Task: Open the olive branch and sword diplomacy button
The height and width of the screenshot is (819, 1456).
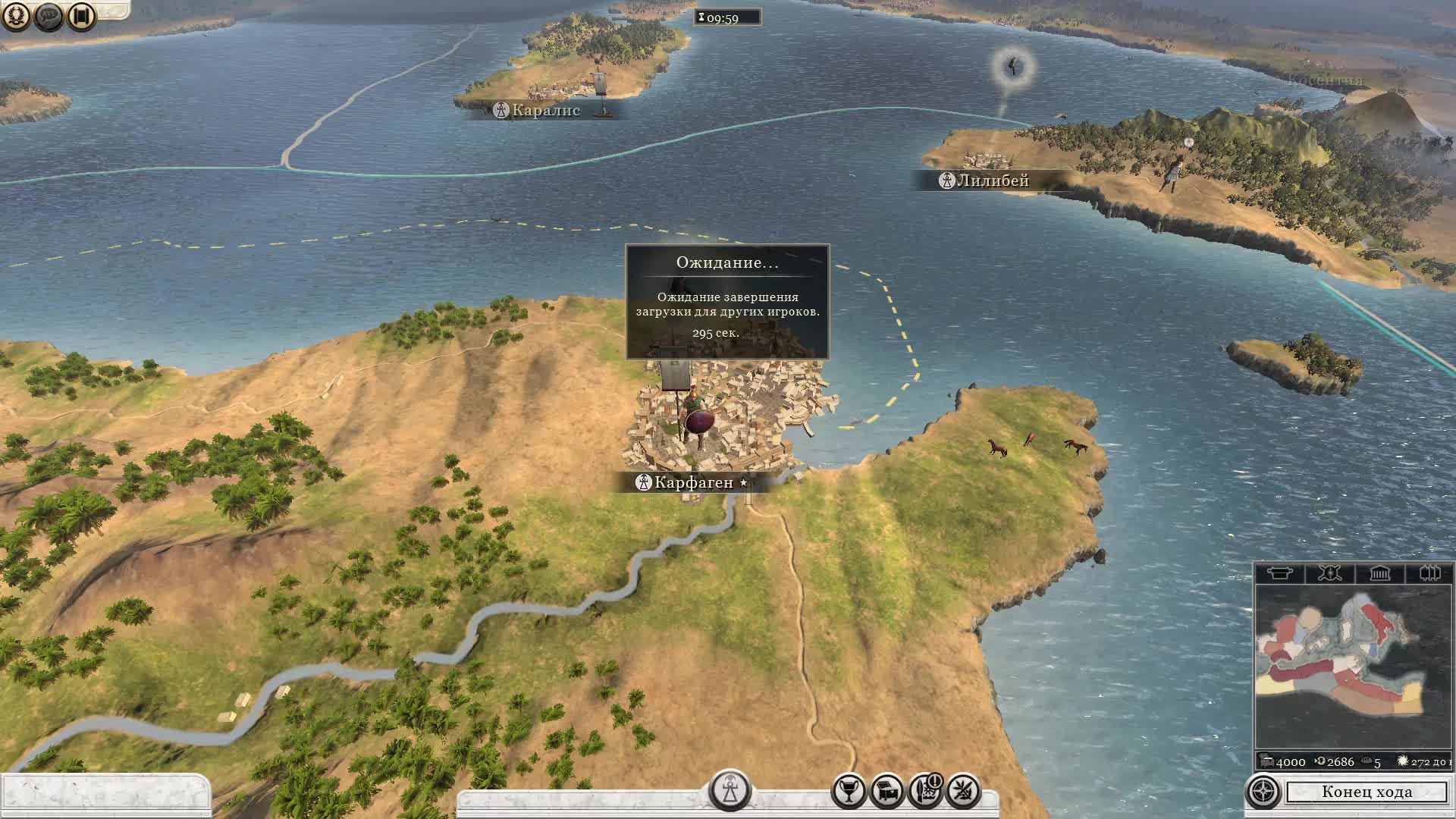Action: point(963,792)
